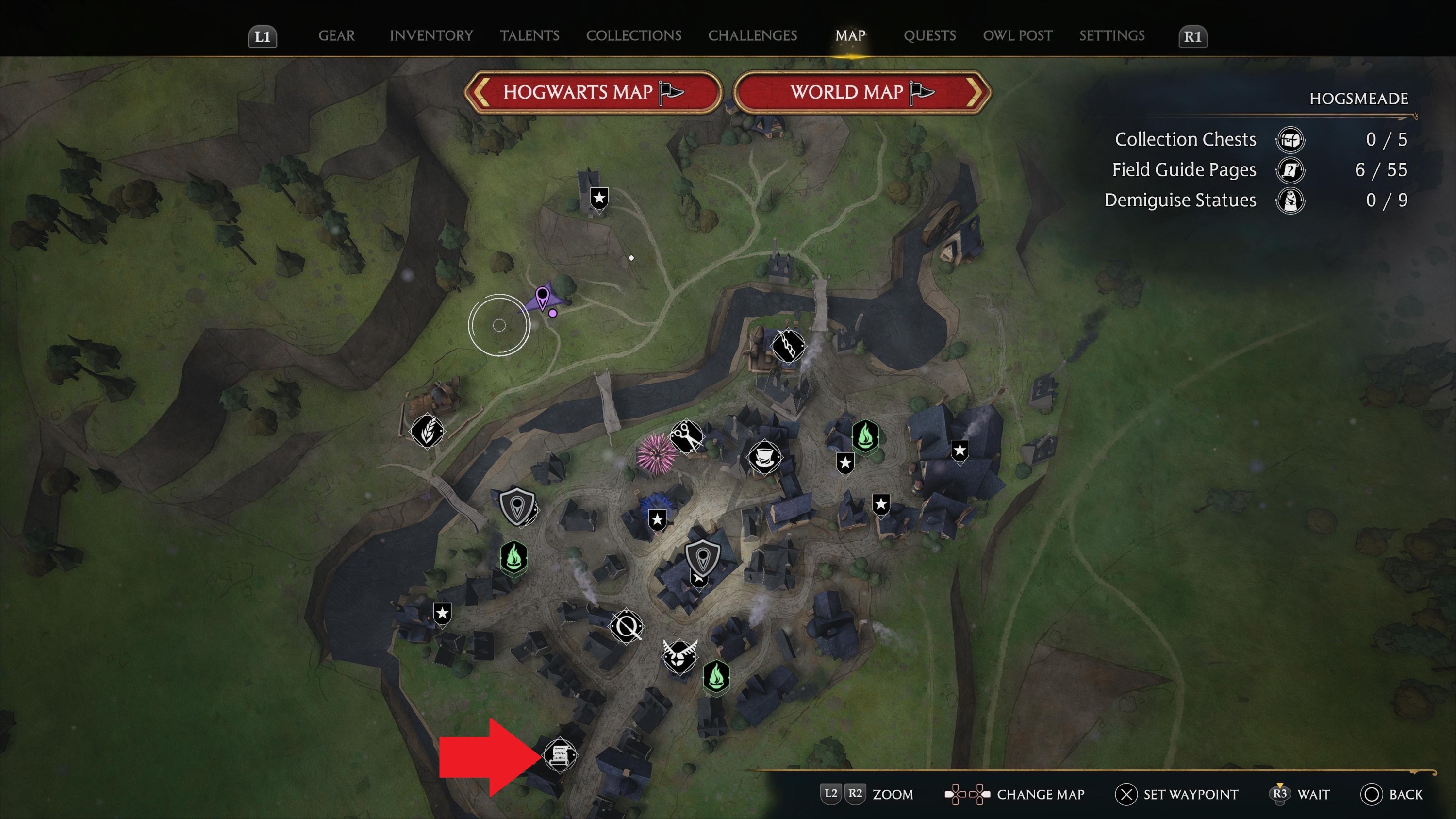Click the top hat clothing shop icon
Viewport: 1456px width, 819px height.
click(766, 457)
